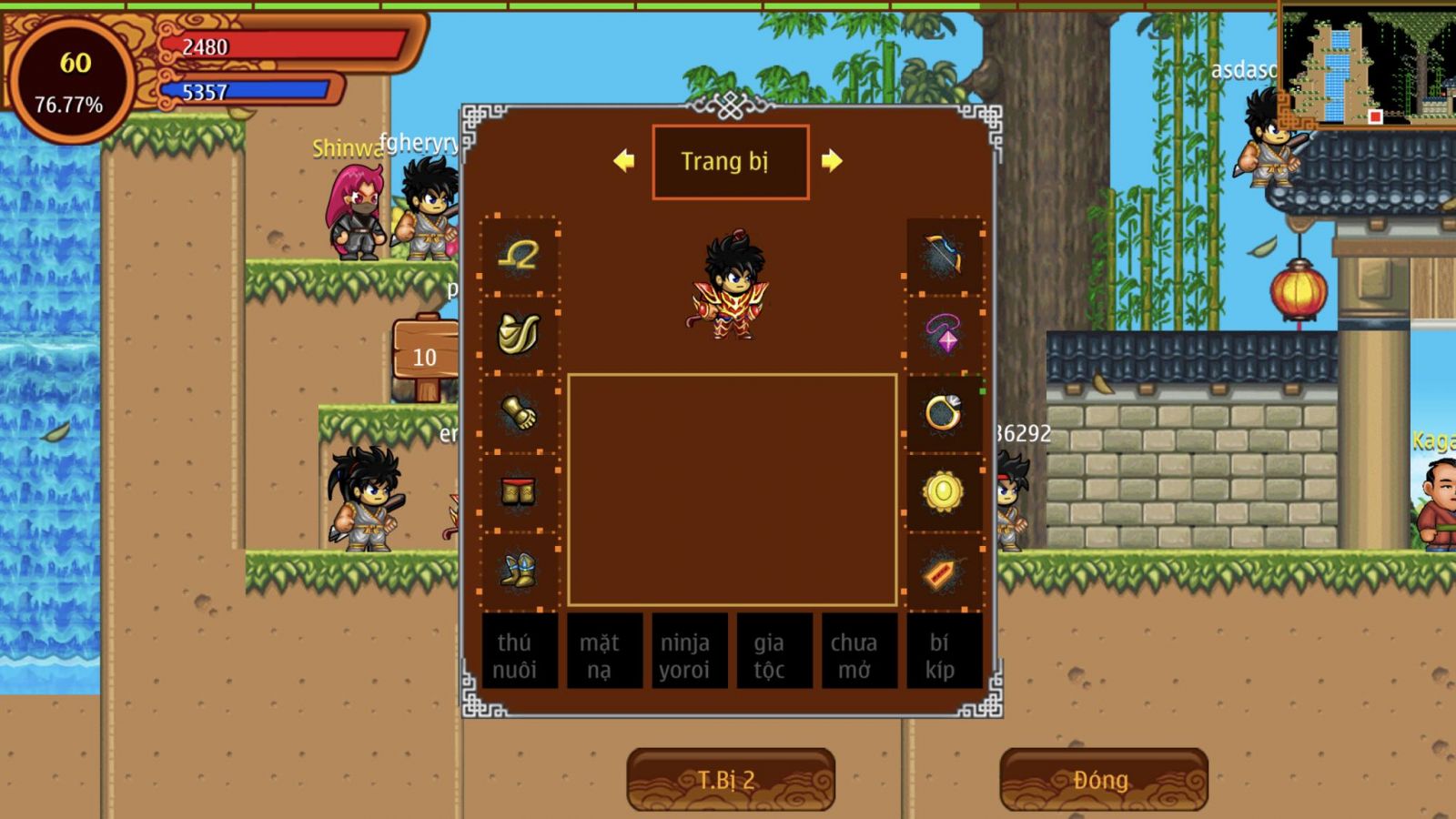Image resolution: width=1456 pixels, height=819 pixels.
Task: Select the golden boots slot
Action: point(519,571)
